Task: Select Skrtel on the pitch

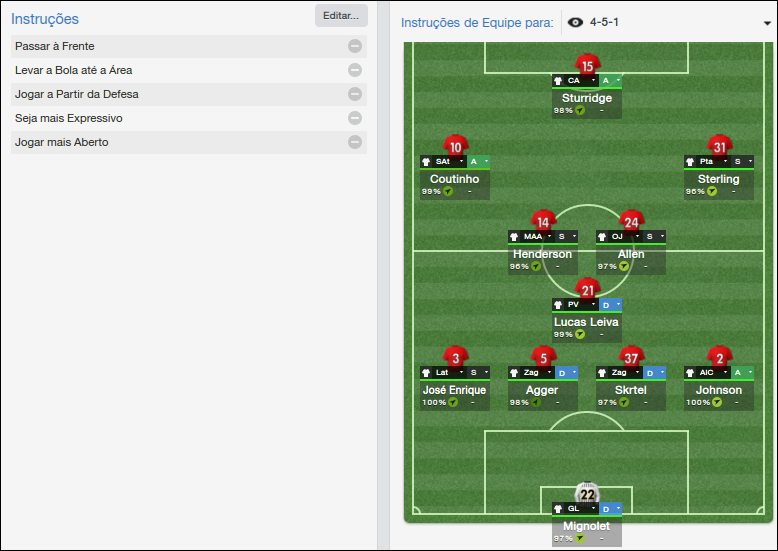Action: (x=631, y=390)
